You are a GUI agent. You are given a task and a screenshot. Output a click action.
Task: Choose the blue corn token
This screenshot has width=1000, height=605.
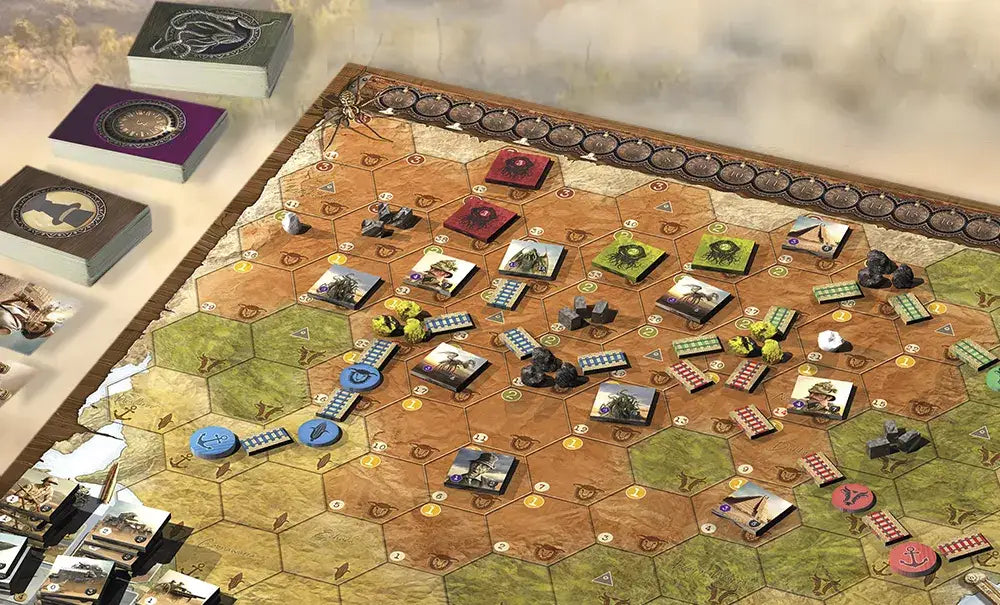coord(319,432)
